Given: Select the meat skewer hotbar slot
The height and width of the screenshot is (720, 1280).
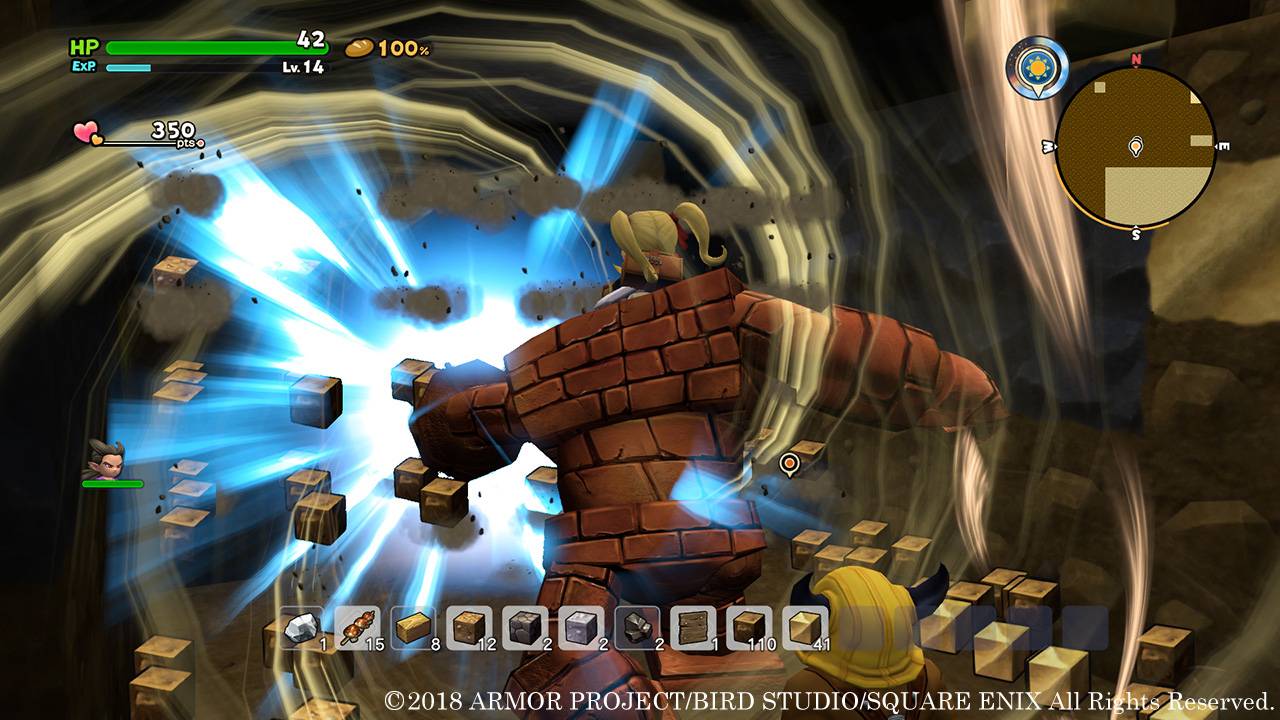Looking at the screenshot, I should click(x=358, y=628).
